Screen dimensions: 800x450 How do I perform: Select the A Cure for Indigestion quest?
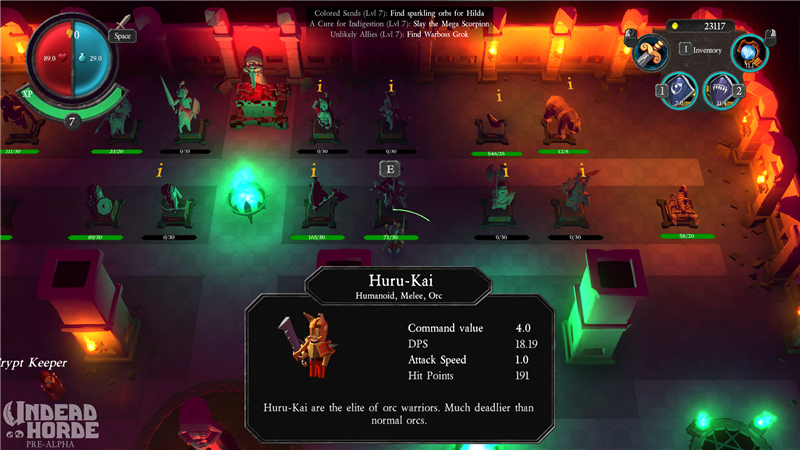[400, 23]
